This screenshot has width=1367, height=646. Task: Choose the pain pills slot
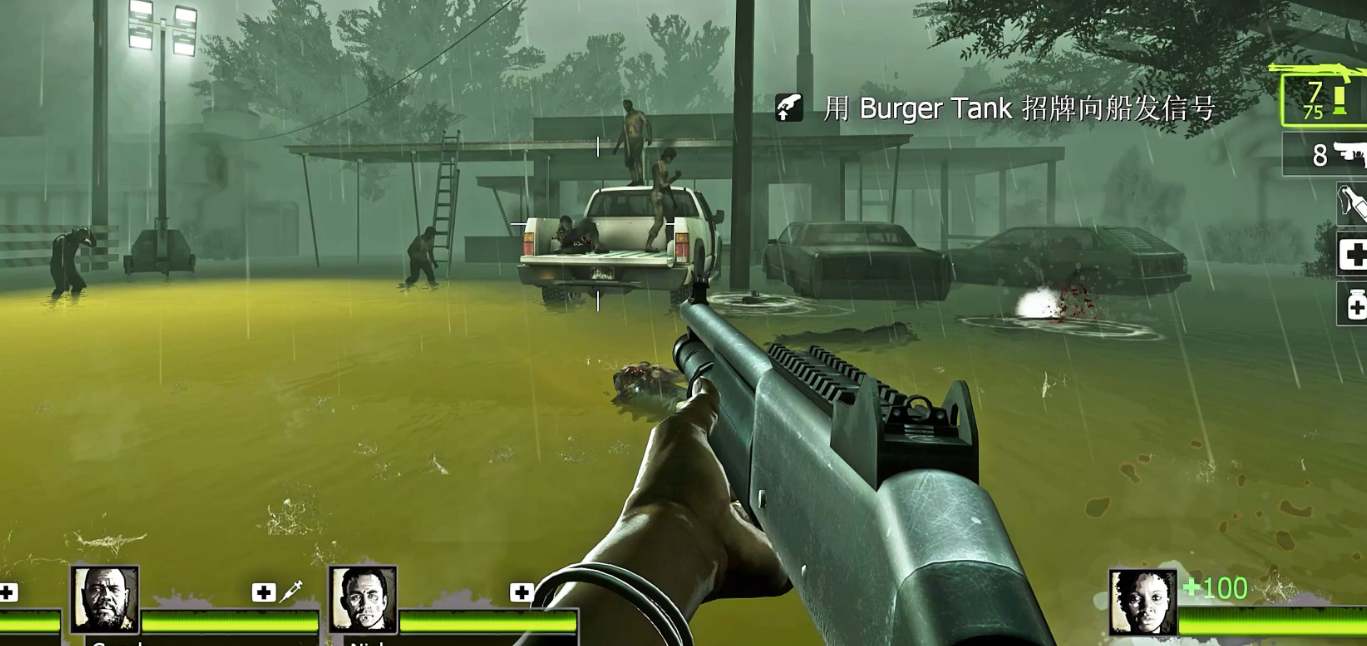(x=1353, y=304)
